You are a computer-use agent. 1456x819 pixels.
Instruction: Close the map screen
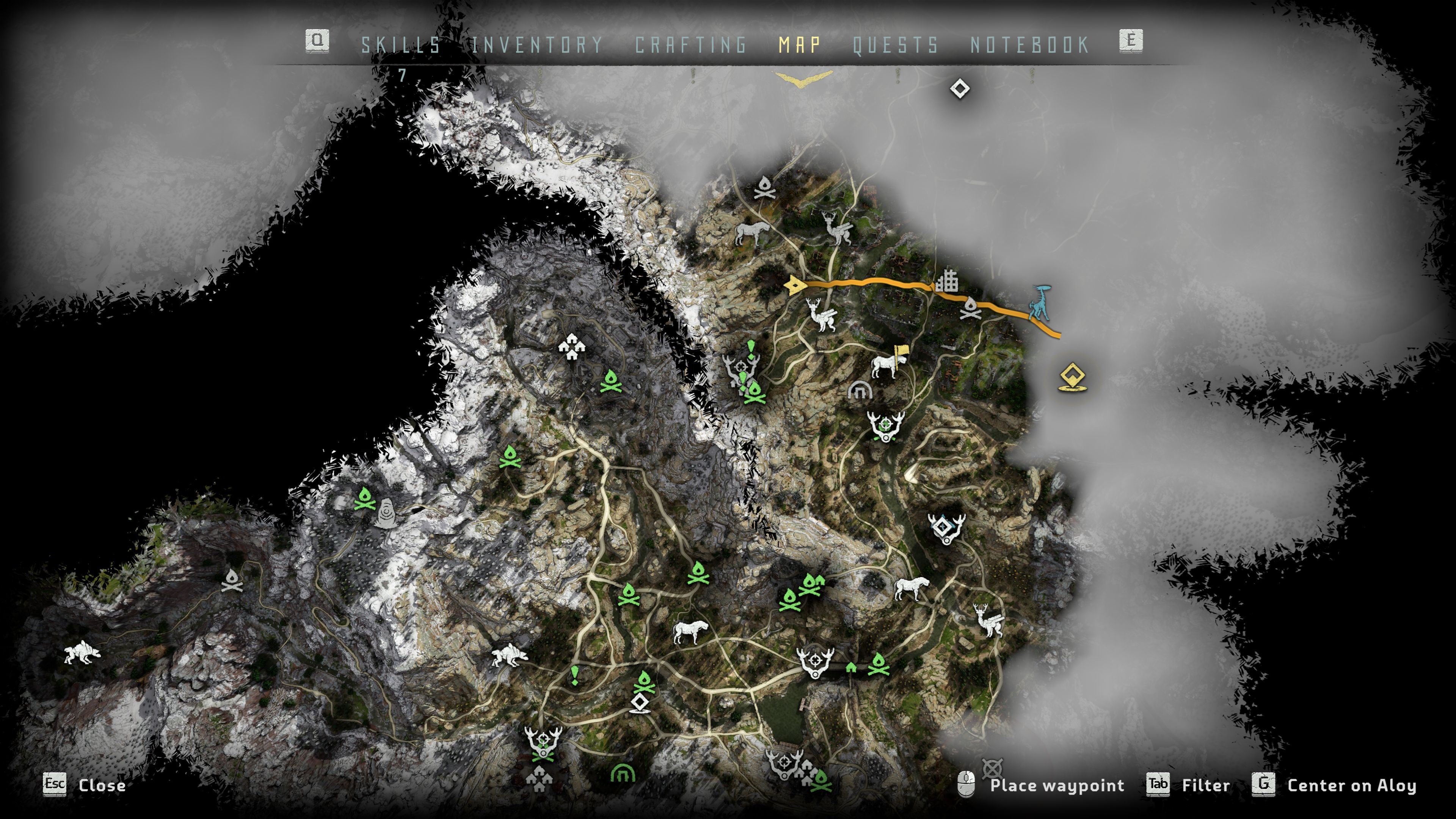85,785
